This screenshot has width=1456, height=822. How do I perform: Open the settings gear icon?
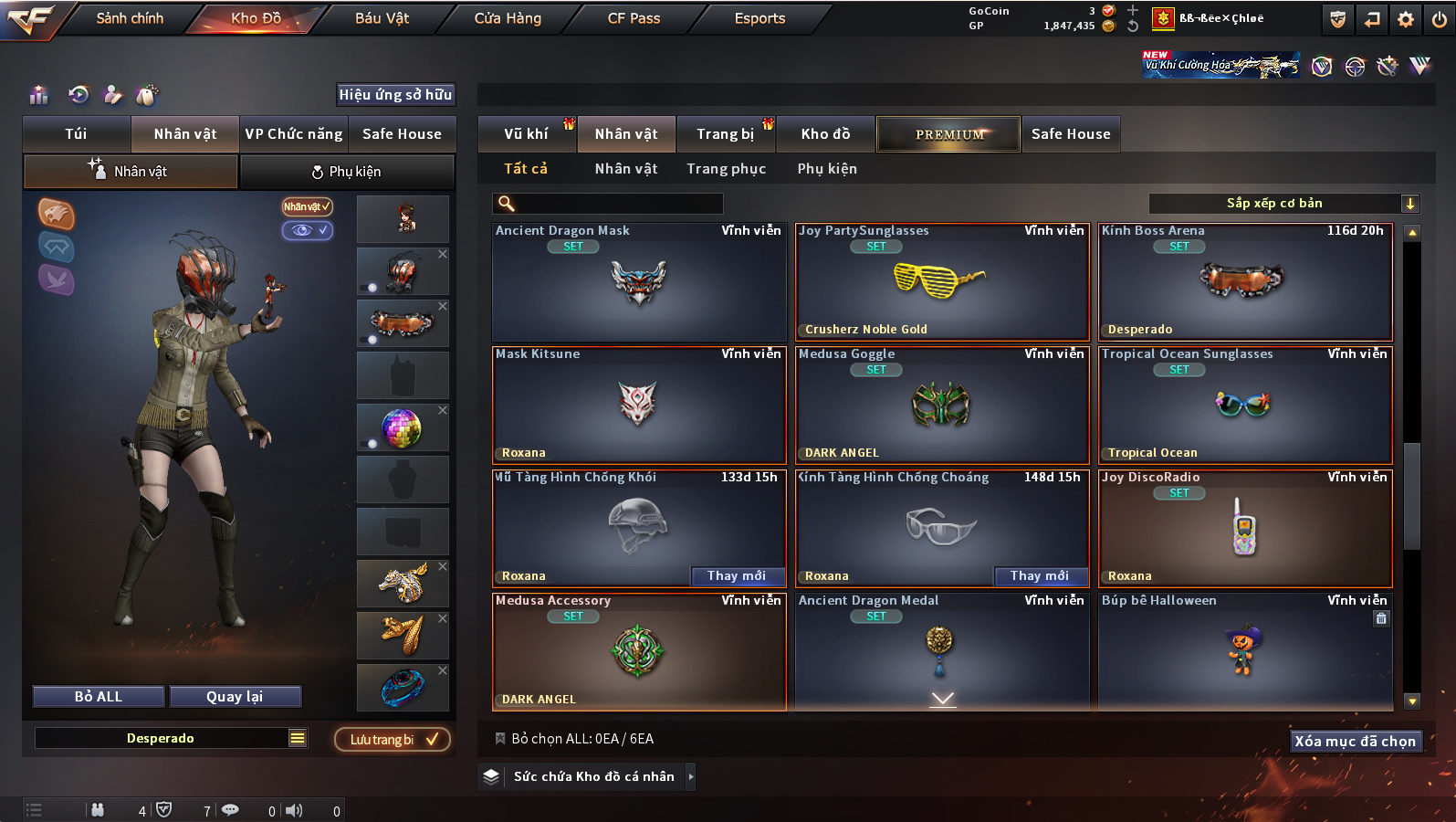coord(1406,19)
